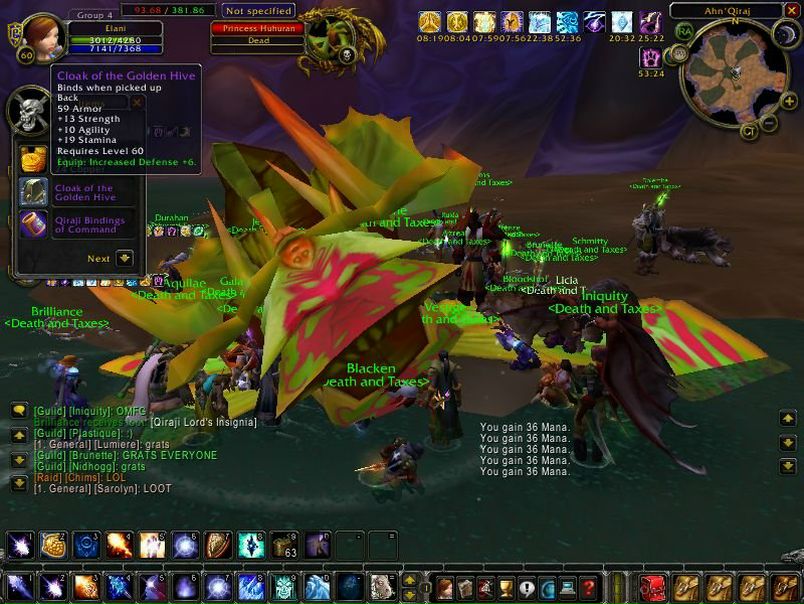Click the Ahn'Qiraj minimap
Image resolution: width=804 pixels, height=604 pixels.
coord(735,71)
